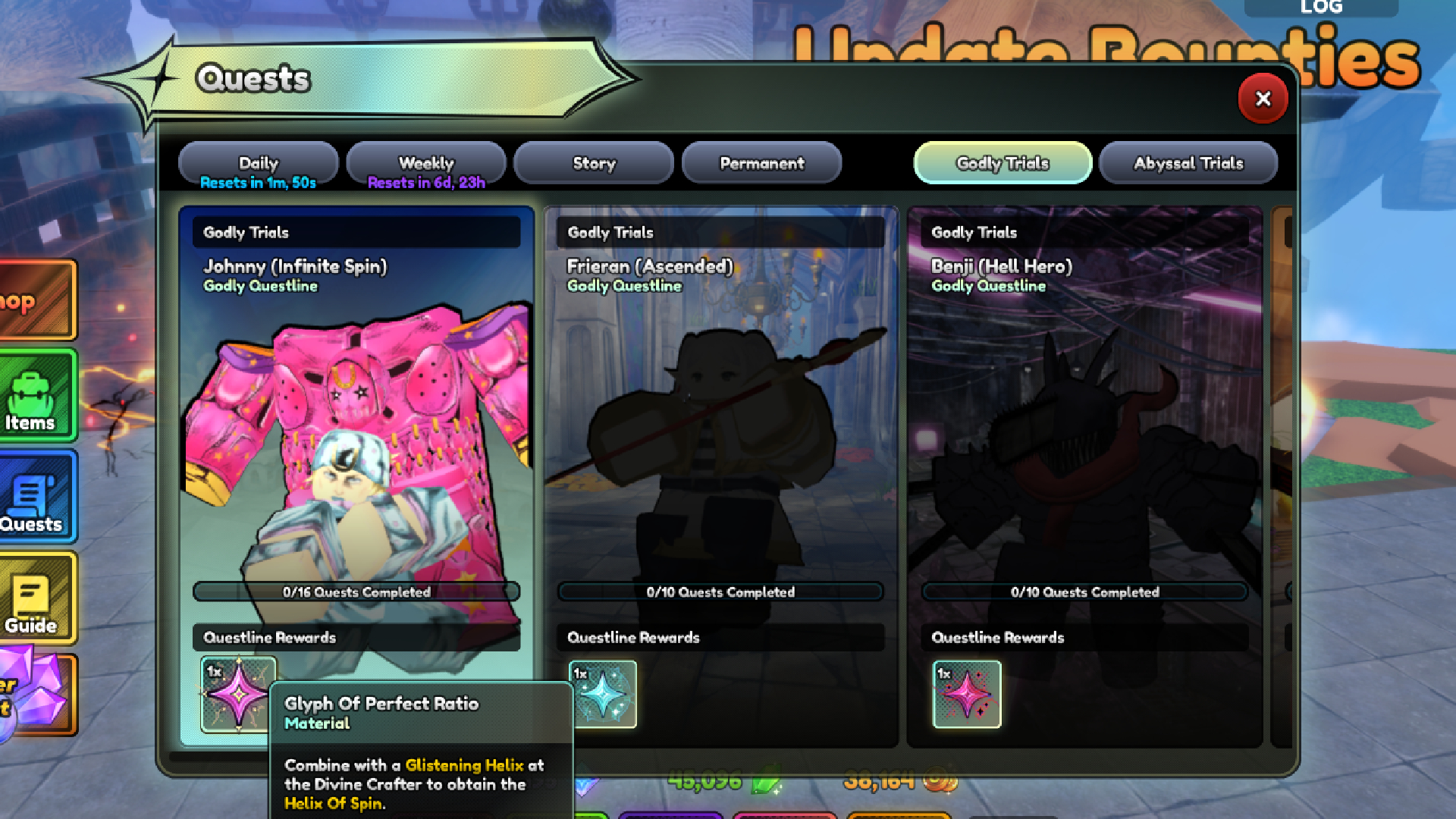Click the Glyph Of Perfect Ratio reward icon
Screen dimensions: 1456x819
pos(237,694)
